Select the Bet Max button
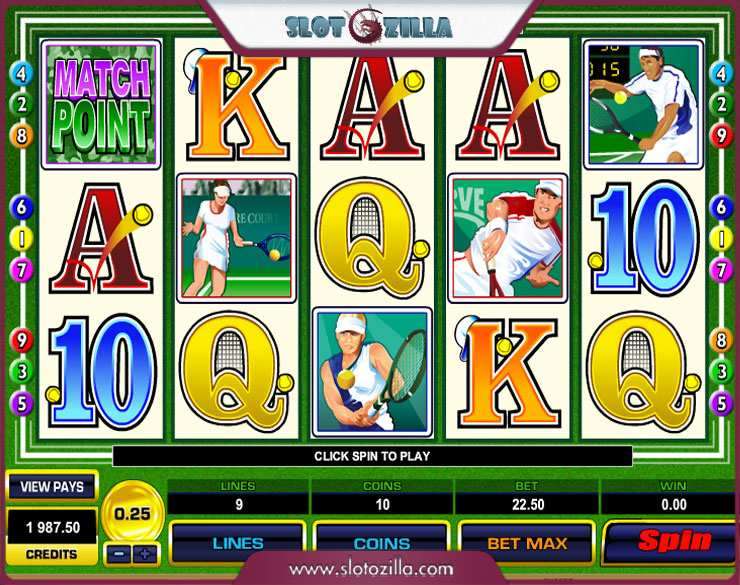 pos(526,544)
